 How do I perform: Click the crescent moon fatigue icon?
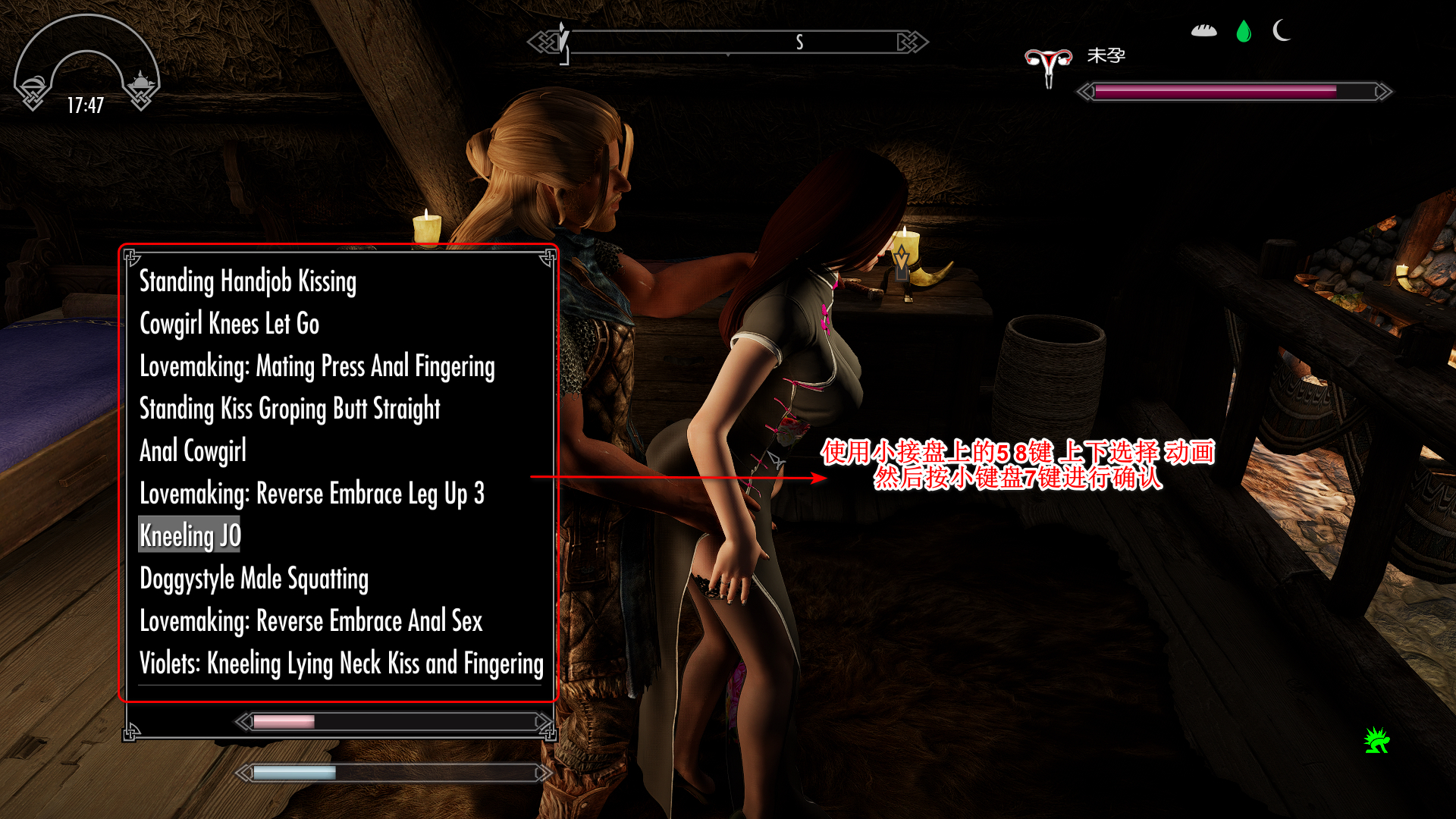point(1282,31)
